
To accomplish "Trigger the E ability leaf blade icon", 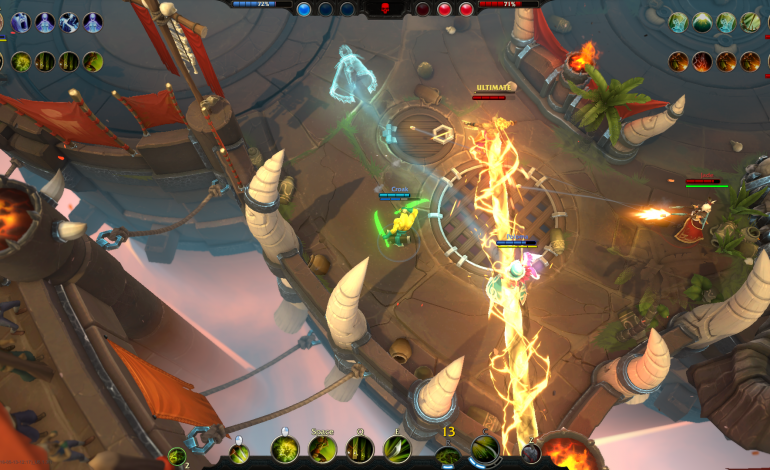I will click(397, 450).
